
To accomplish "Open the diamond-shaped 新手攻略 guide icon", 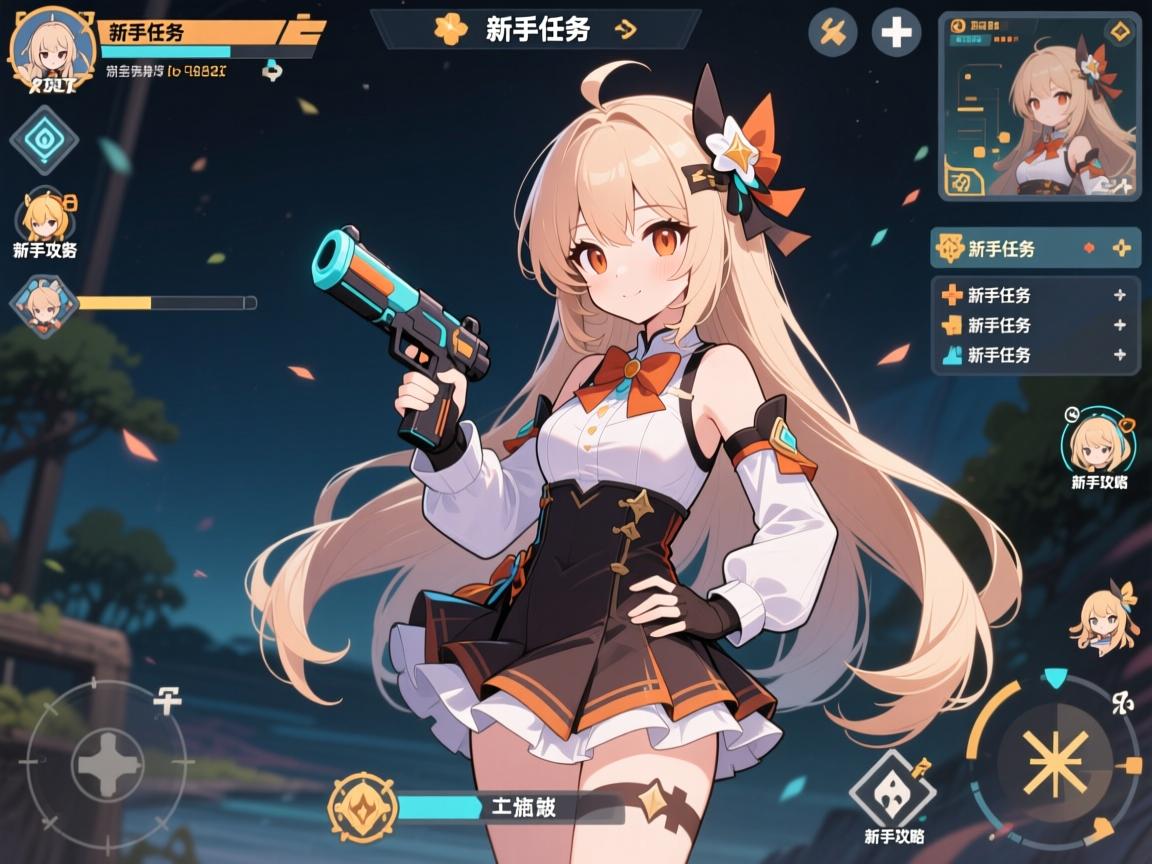I will click(892, 792).
